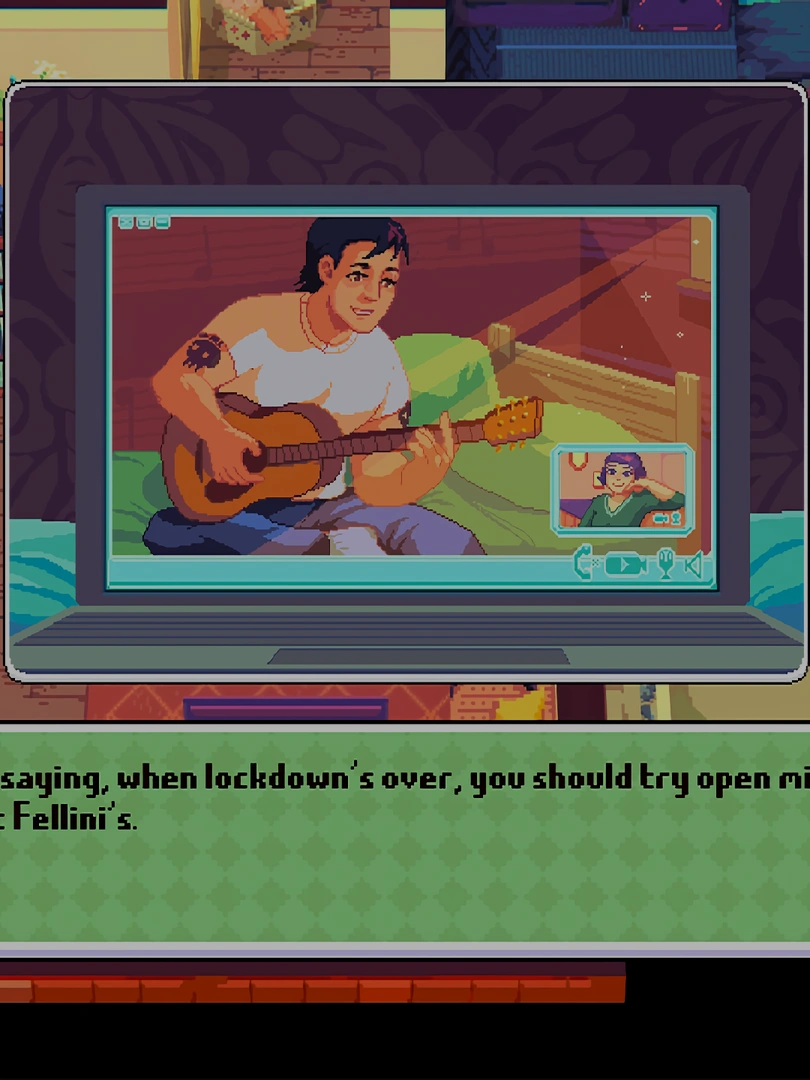This screenshot has height=1080, width=810.
Task: Mute the call's microphone icon
Action: [664, 565]
